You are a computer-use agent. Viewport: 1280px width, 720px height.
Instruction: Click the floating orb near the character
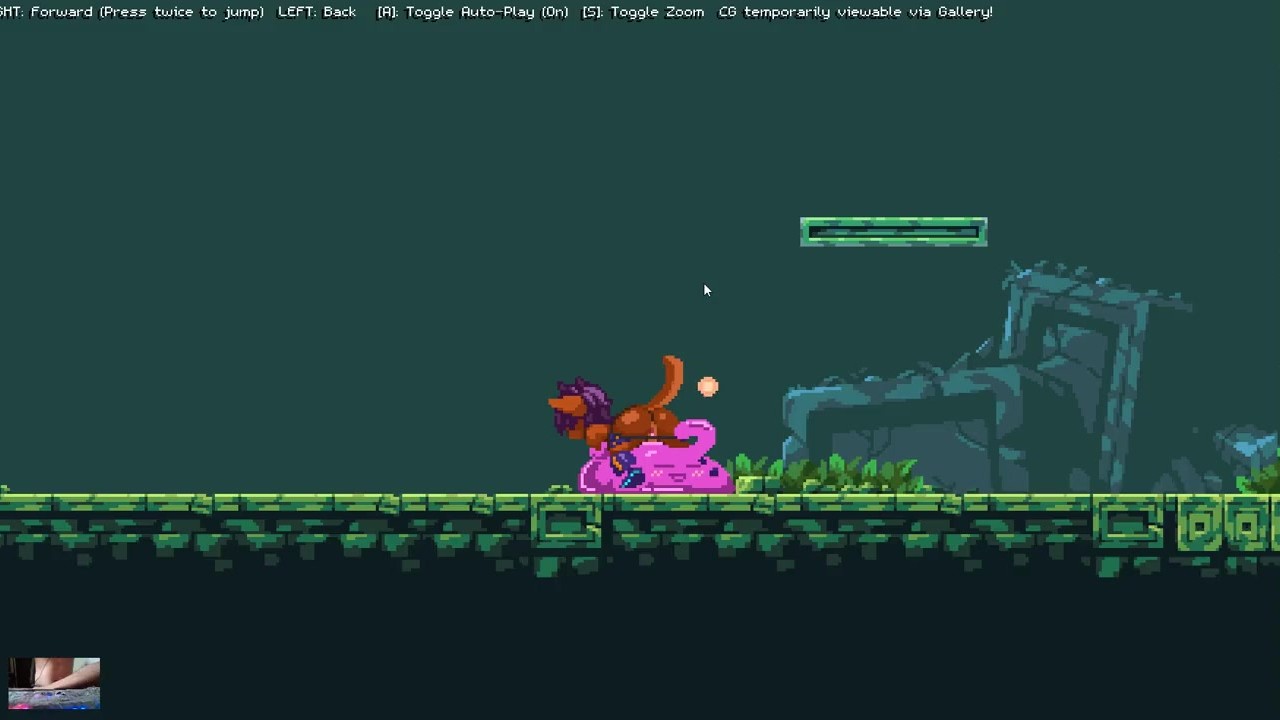708,387
